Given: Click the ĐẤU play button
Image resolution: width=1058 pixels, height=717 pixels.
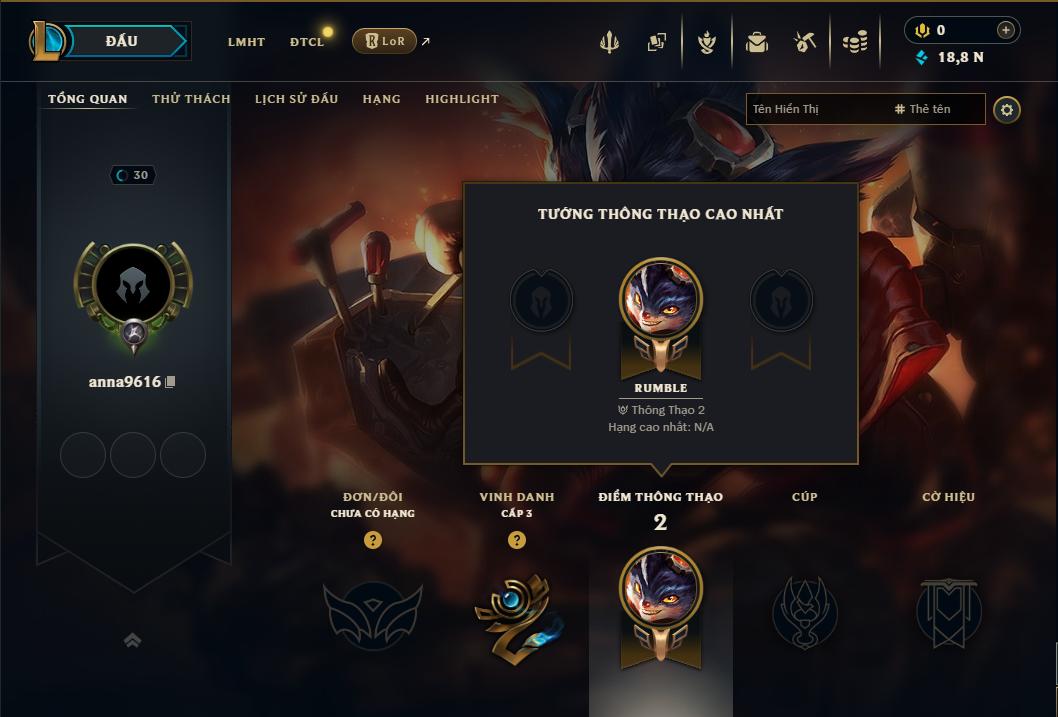Looking at the screenshot, I should (x=122, y=41).
